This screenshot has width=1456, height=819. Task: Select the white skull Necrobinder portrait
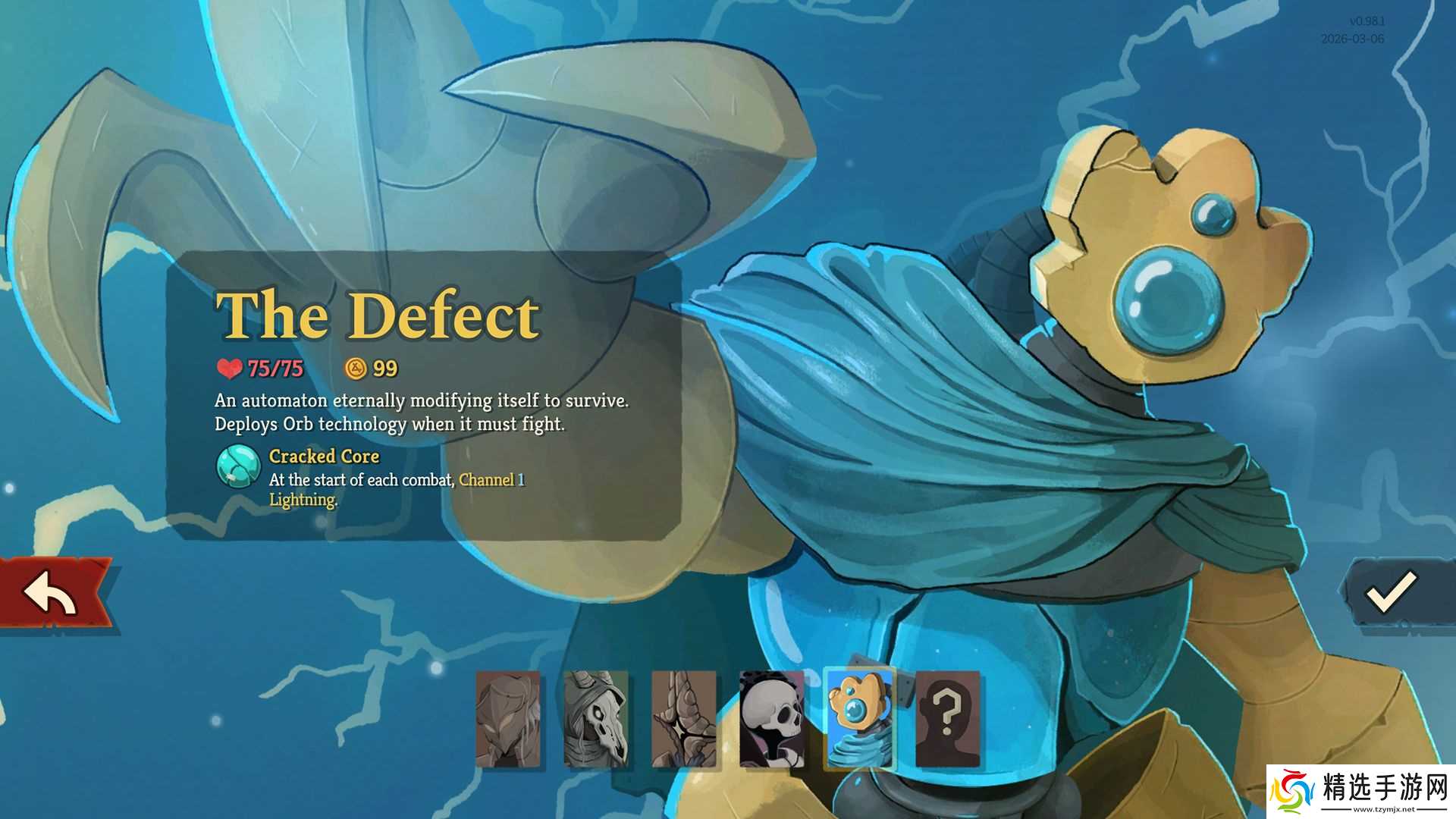772,719
